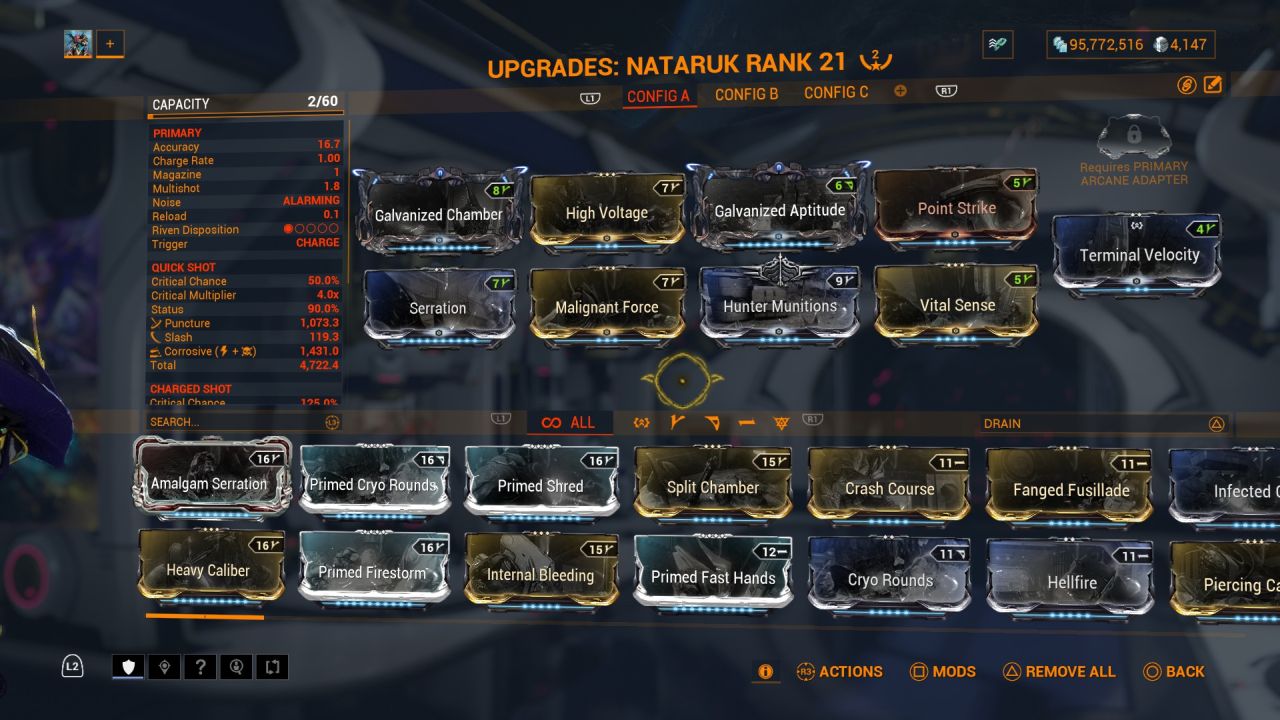Viewport: 1280px width, 720px height.
Task: Choose the Hellfire mod card
Action: coord(1071,581)
